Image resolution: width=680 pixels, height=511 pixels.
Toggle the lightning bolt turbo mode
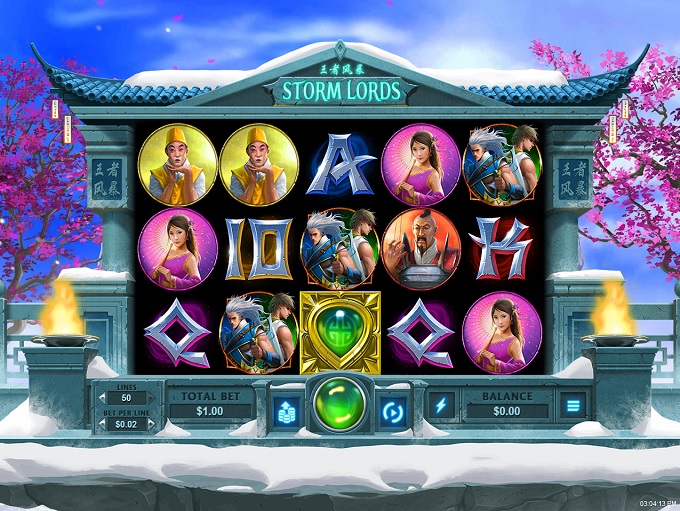pos(441,405)
